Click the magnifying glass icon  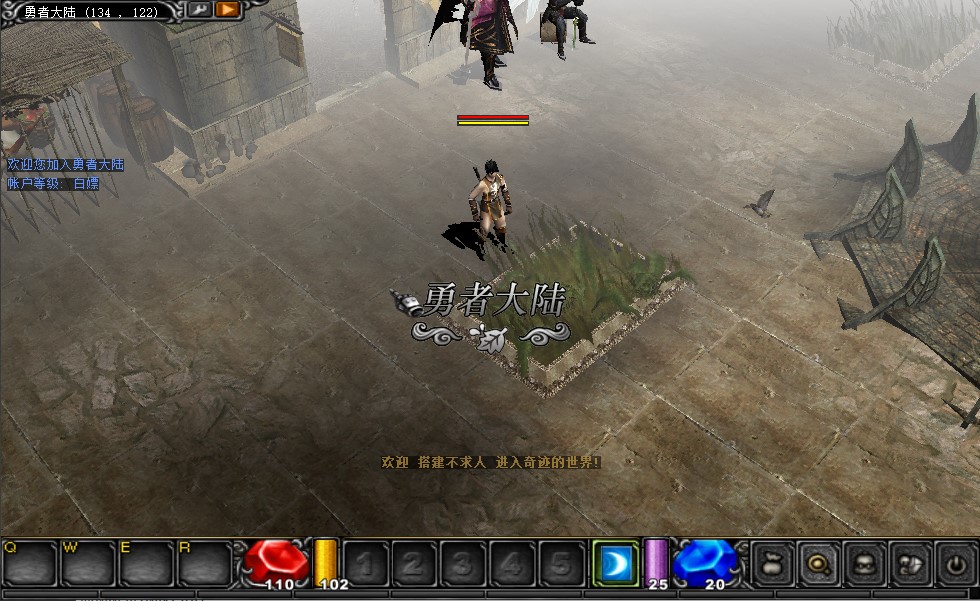(x=818, y=564)
